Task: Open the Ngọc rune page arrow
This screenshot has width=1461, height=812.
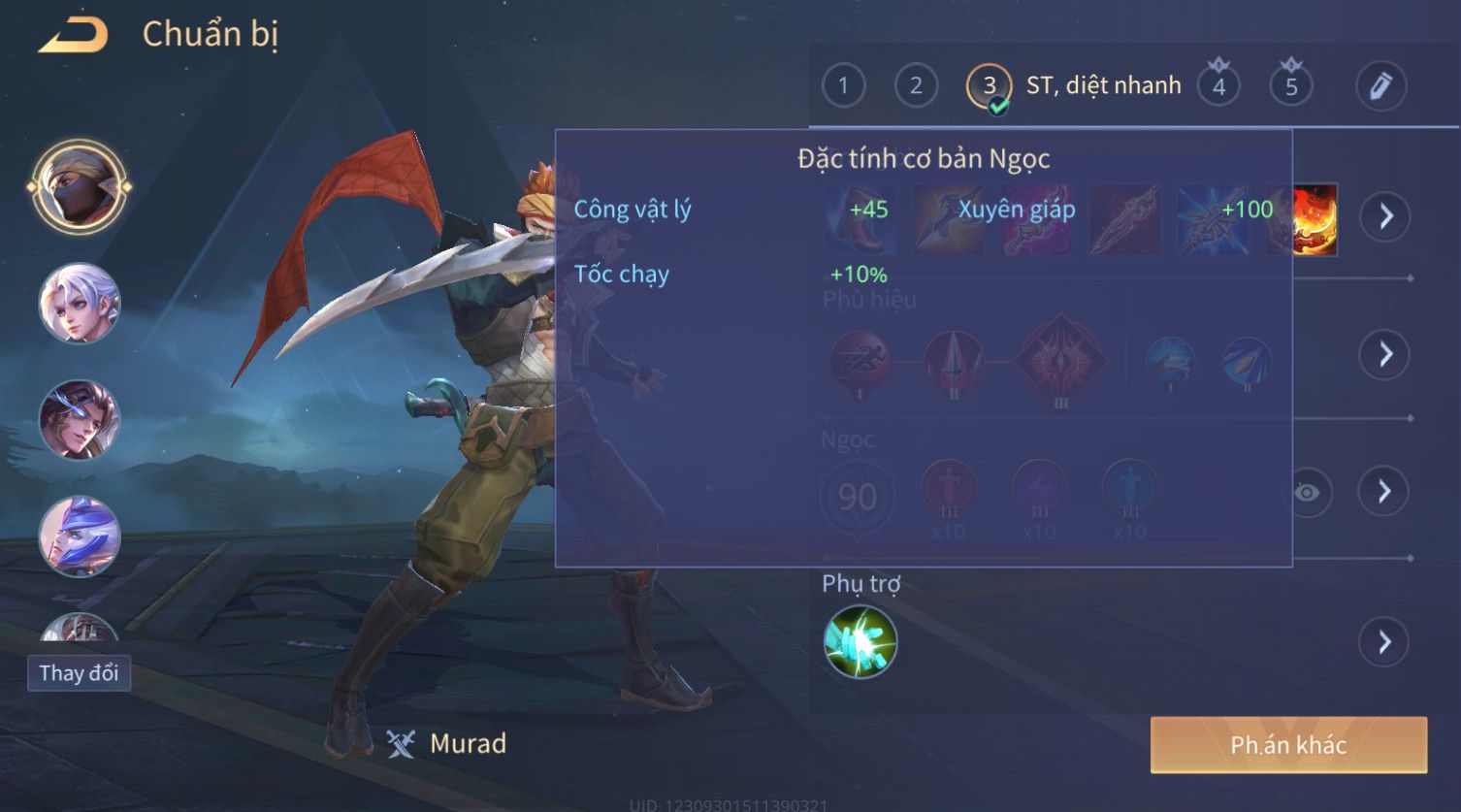Action: coord(1385,492)
